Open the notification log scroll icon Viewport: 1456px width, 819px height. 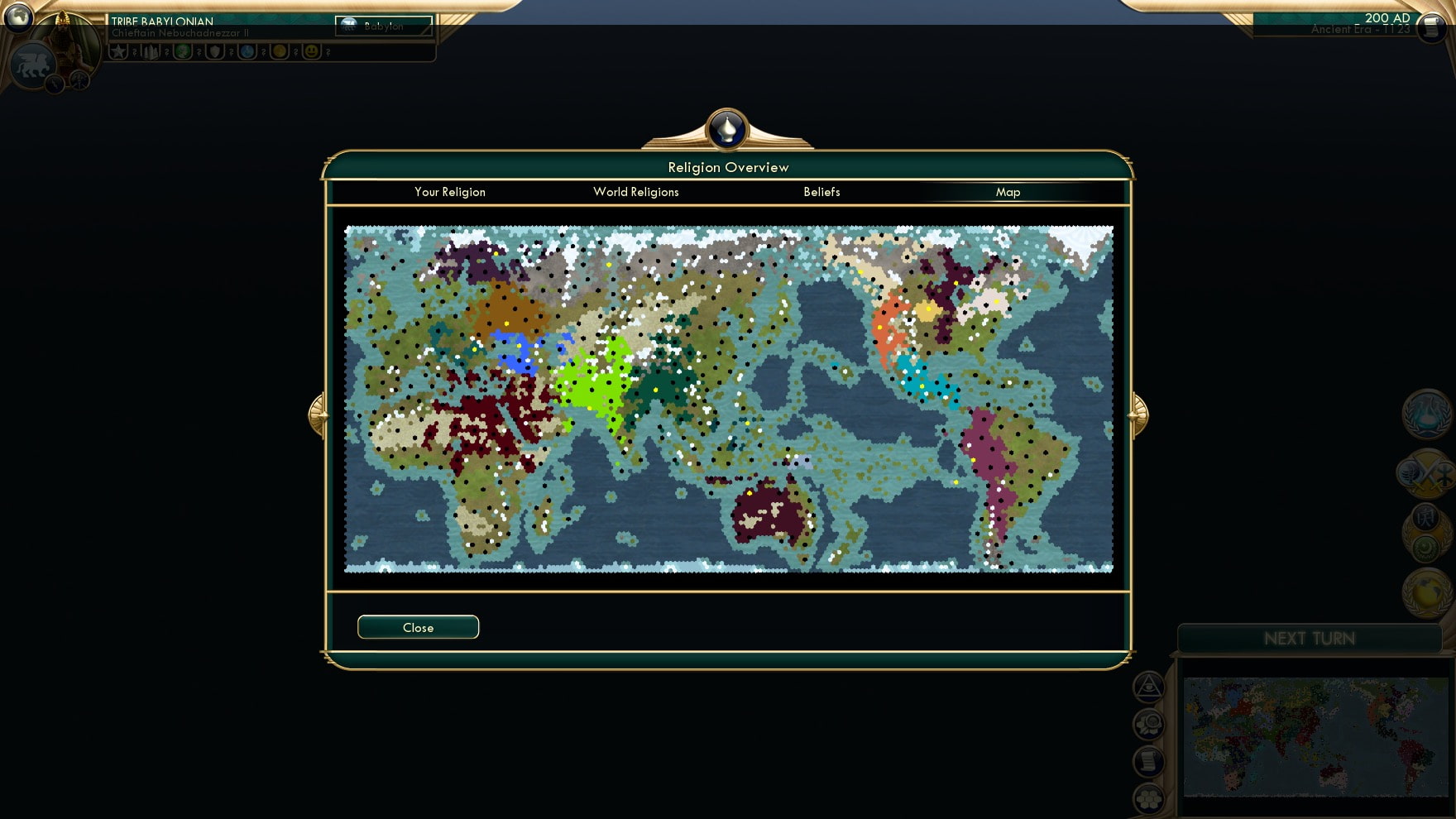pos(1149,760)
